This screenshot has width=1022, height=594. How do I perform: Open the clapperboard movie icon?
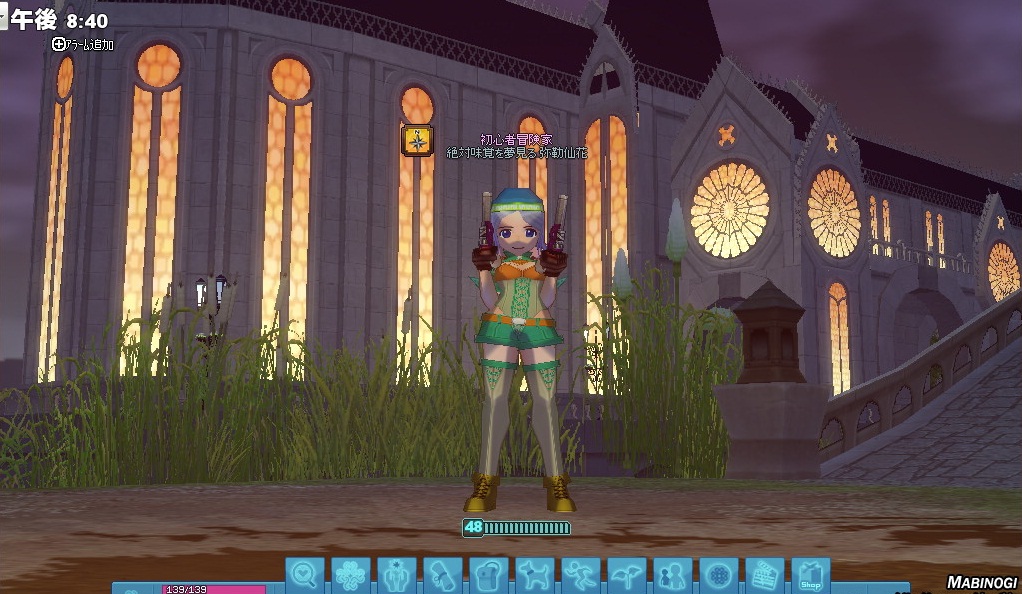[x=765, y=575]
